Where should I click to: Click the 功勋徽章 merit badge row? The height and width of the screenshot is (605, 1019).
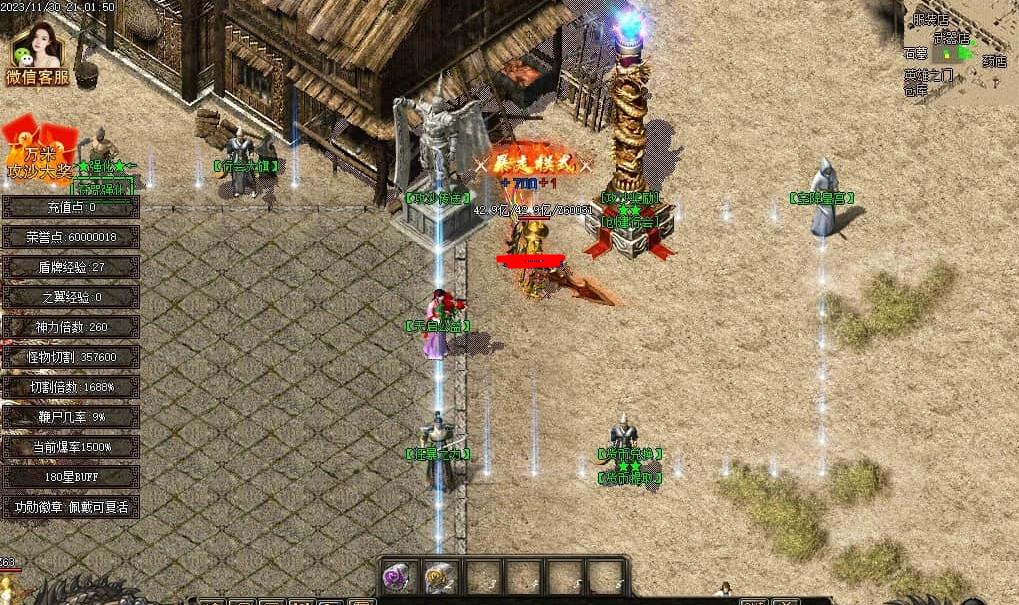(x=70, y=507)
